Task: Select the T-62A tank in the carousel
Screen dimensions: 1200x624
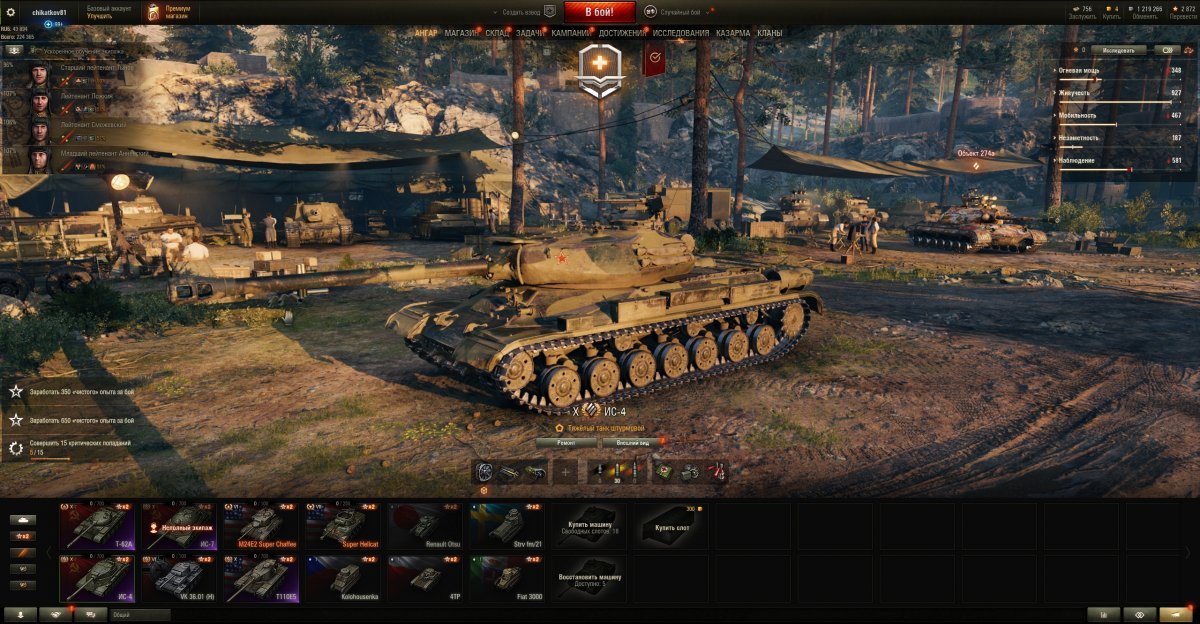Action: click(97, 526)
